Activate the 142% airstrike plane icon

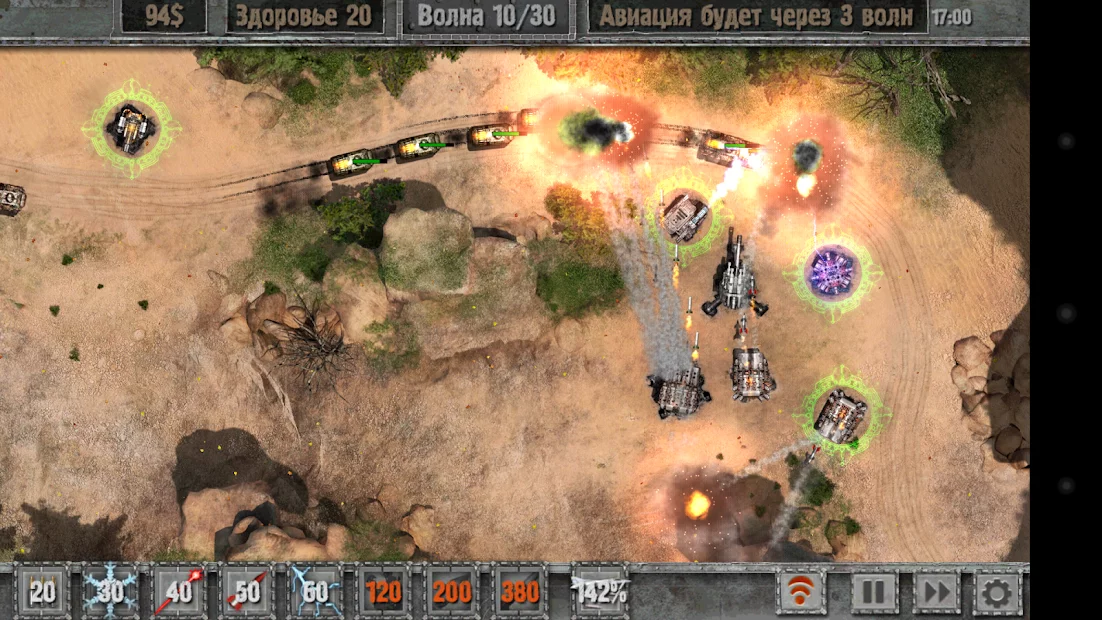599,592
